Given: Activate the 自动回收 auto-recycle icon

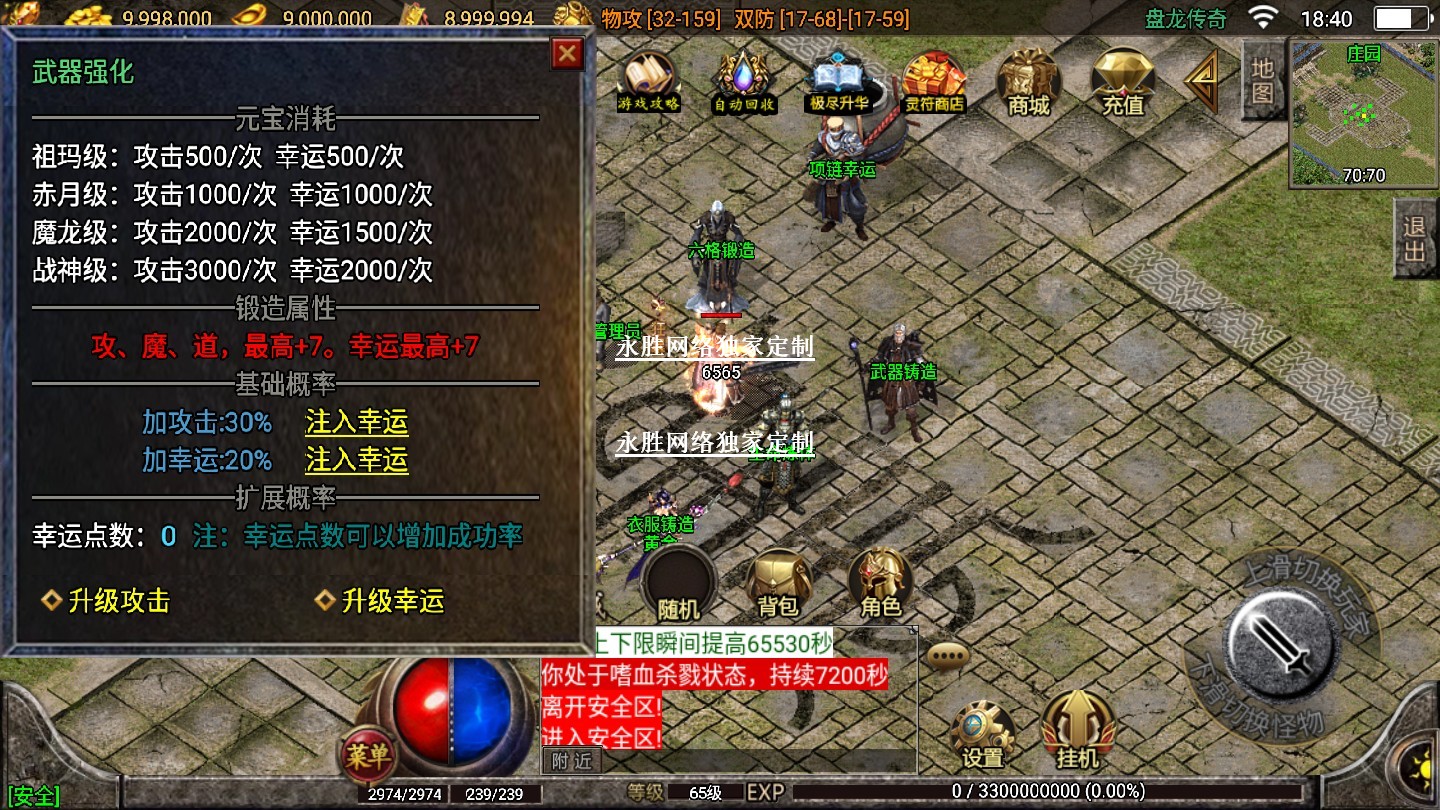Looking at the screenshot, I should pyautogui.click(x=744, y=81).
